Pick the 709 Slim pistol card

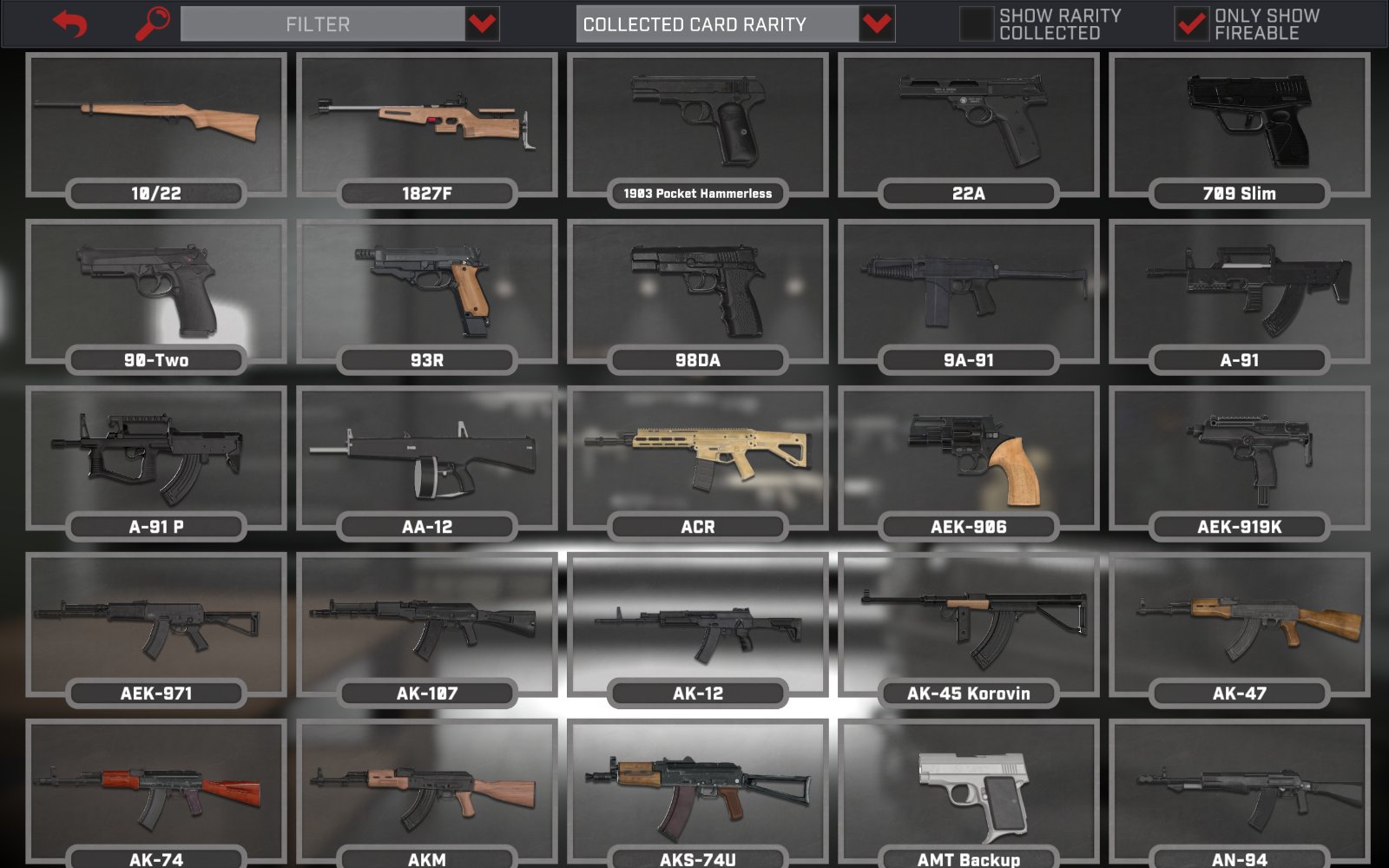[1240, 126]
